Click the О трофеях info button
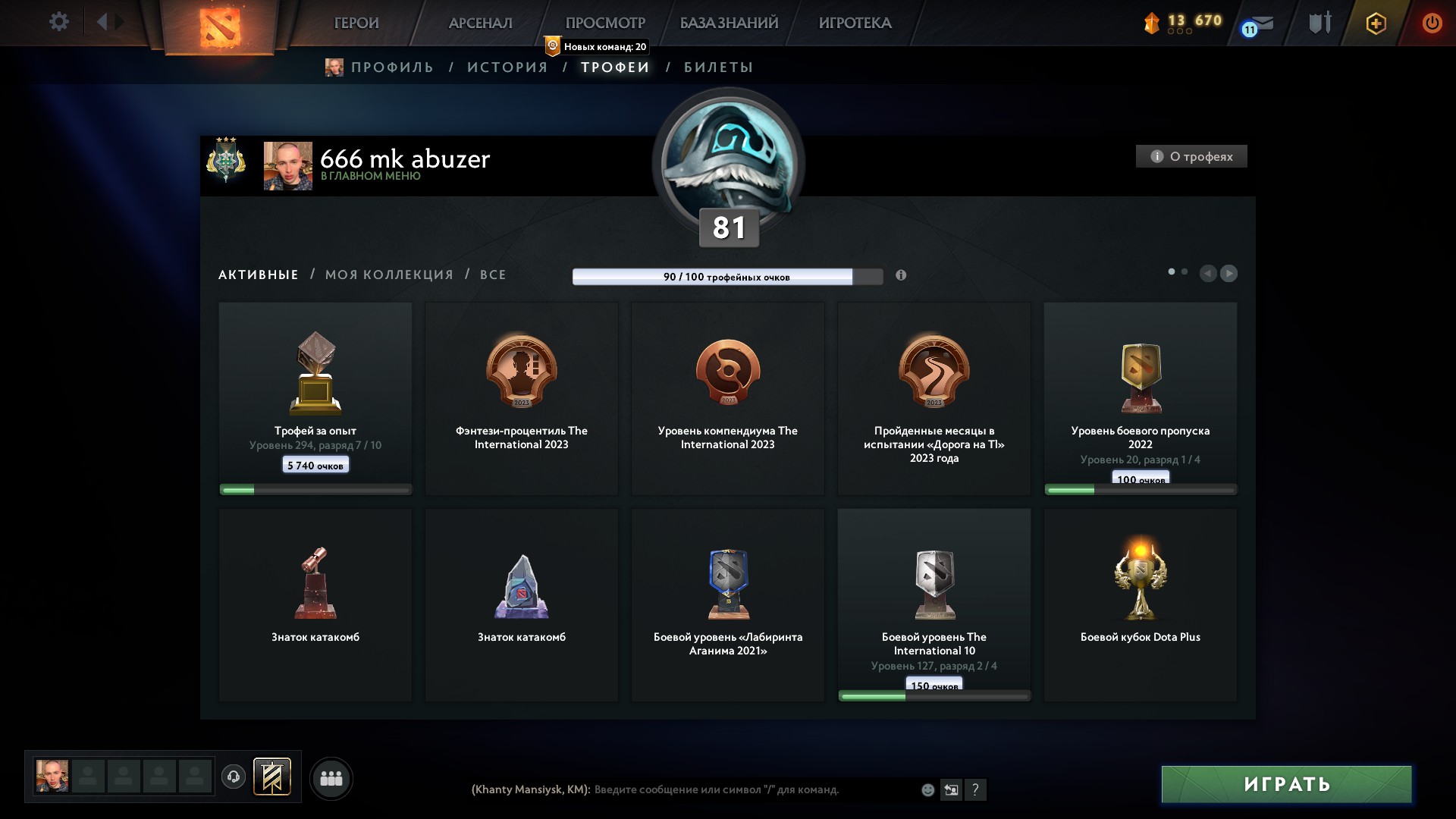The width and height of the screenshot is (1456, 819). tap(1191, 156)
